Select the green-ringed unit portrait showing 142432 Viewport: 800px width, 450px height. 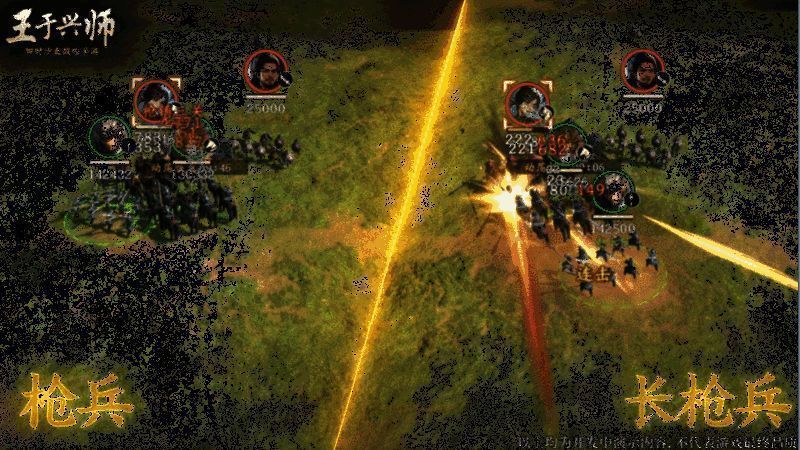[109, 137]
